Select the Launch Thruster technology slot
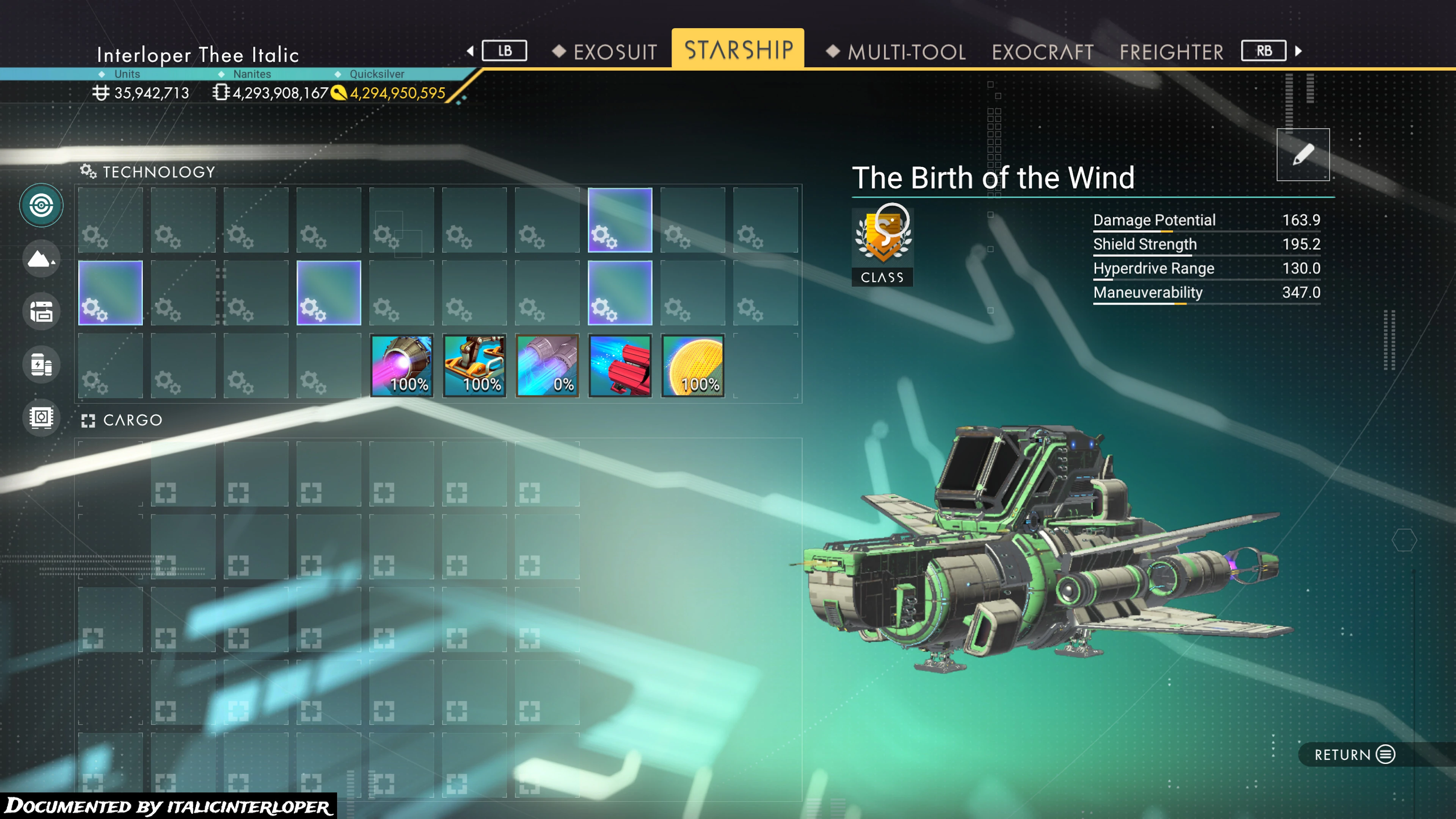This screenshot has width=1456, height=819. 474,366
